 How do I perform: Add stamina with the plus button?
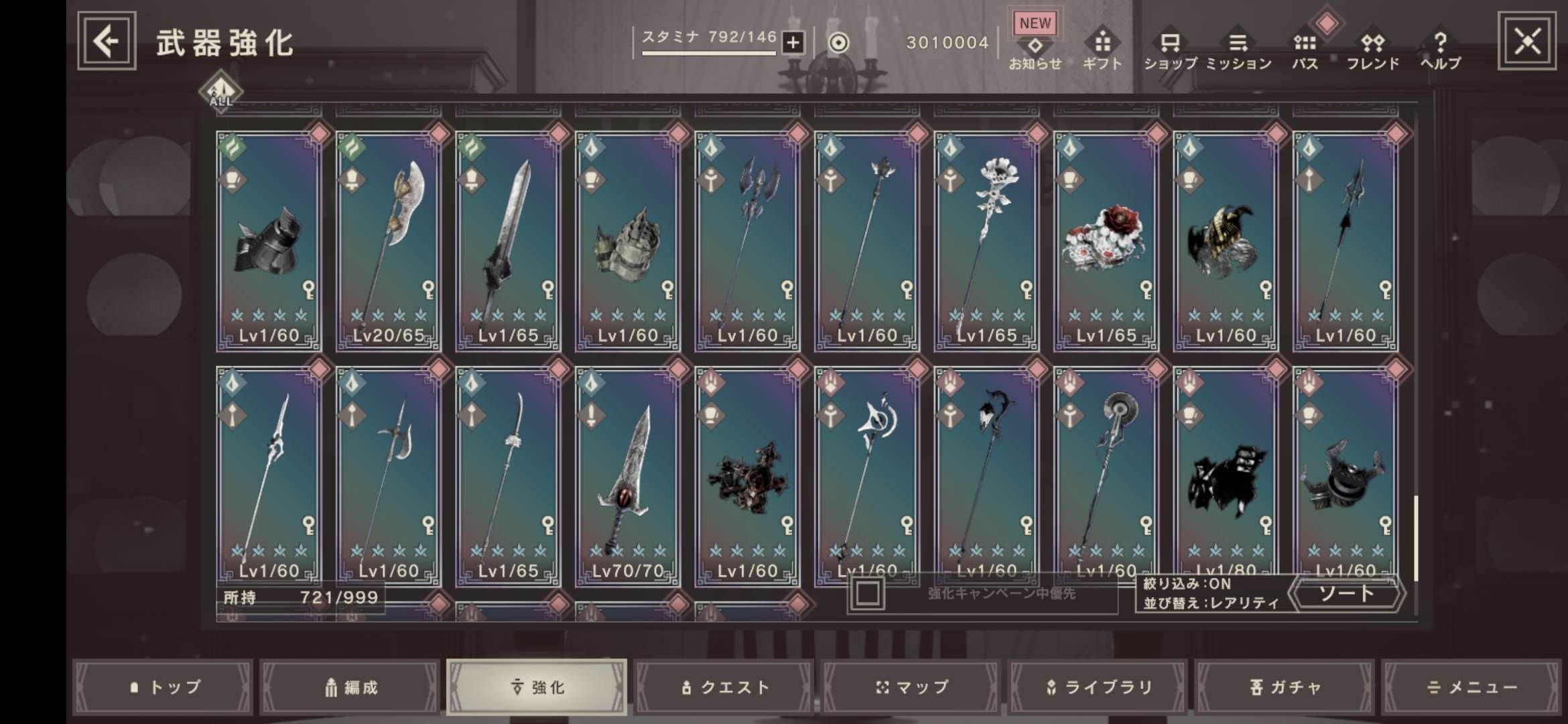pos(793,43)
